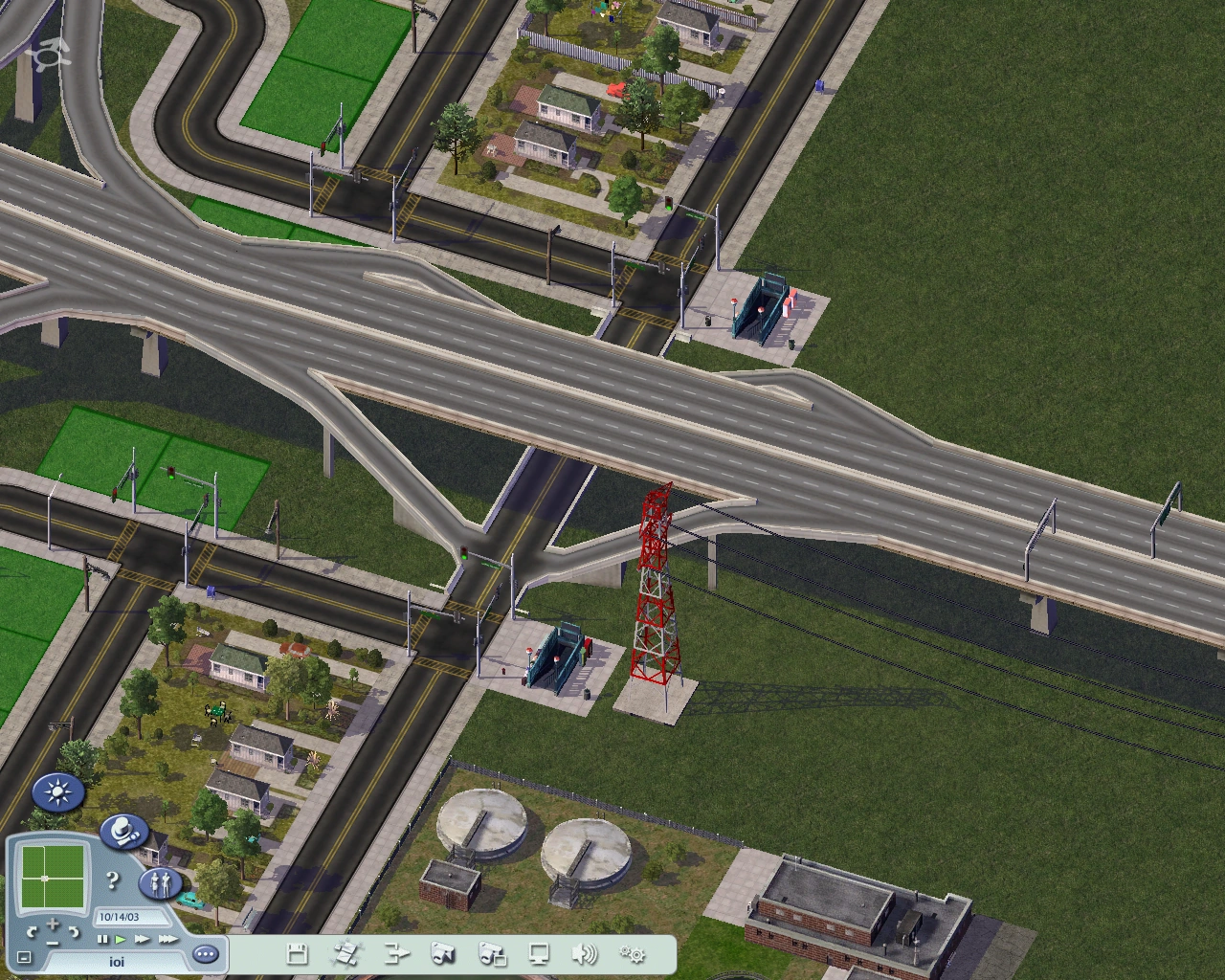Open MySim mode with the two-figures icon
Image resolution: width=1225 pixels, height=980 pixels.
(161, 883)
